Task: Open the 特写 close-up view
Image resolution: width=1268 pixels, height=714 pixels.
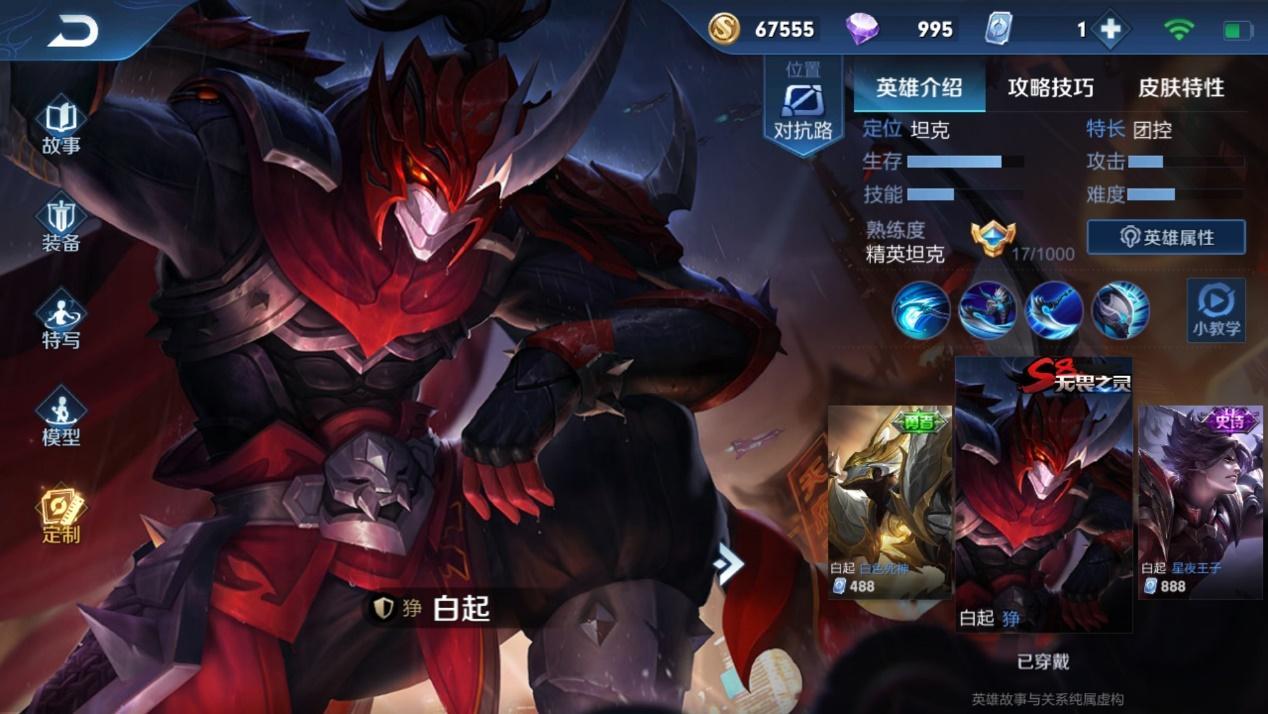Action: pos(61,321)
